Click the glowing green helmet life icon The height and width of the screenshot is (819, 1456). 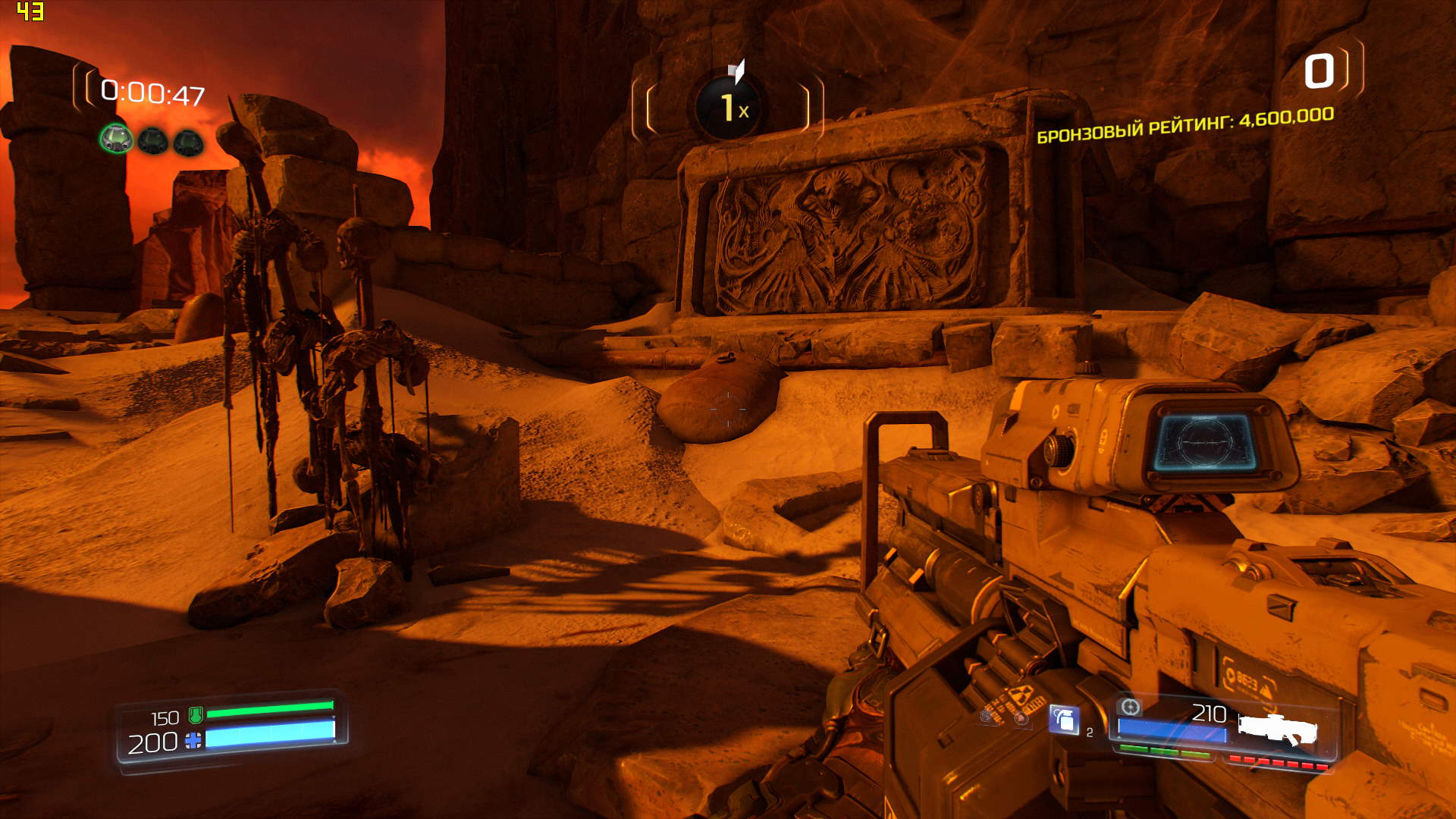[117, 139]
